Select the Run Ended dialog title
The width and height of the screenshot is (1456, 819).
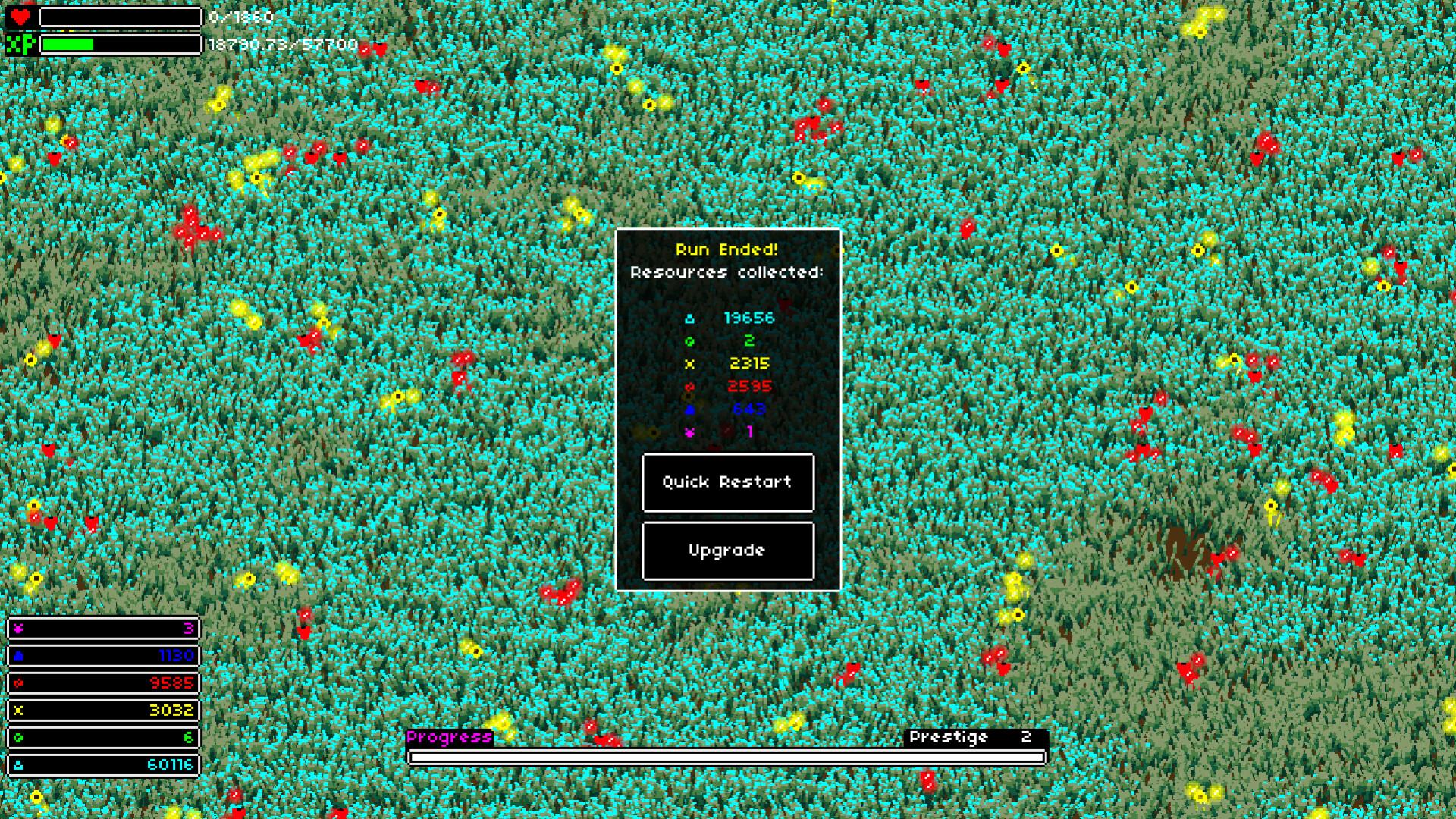[726, 249]
